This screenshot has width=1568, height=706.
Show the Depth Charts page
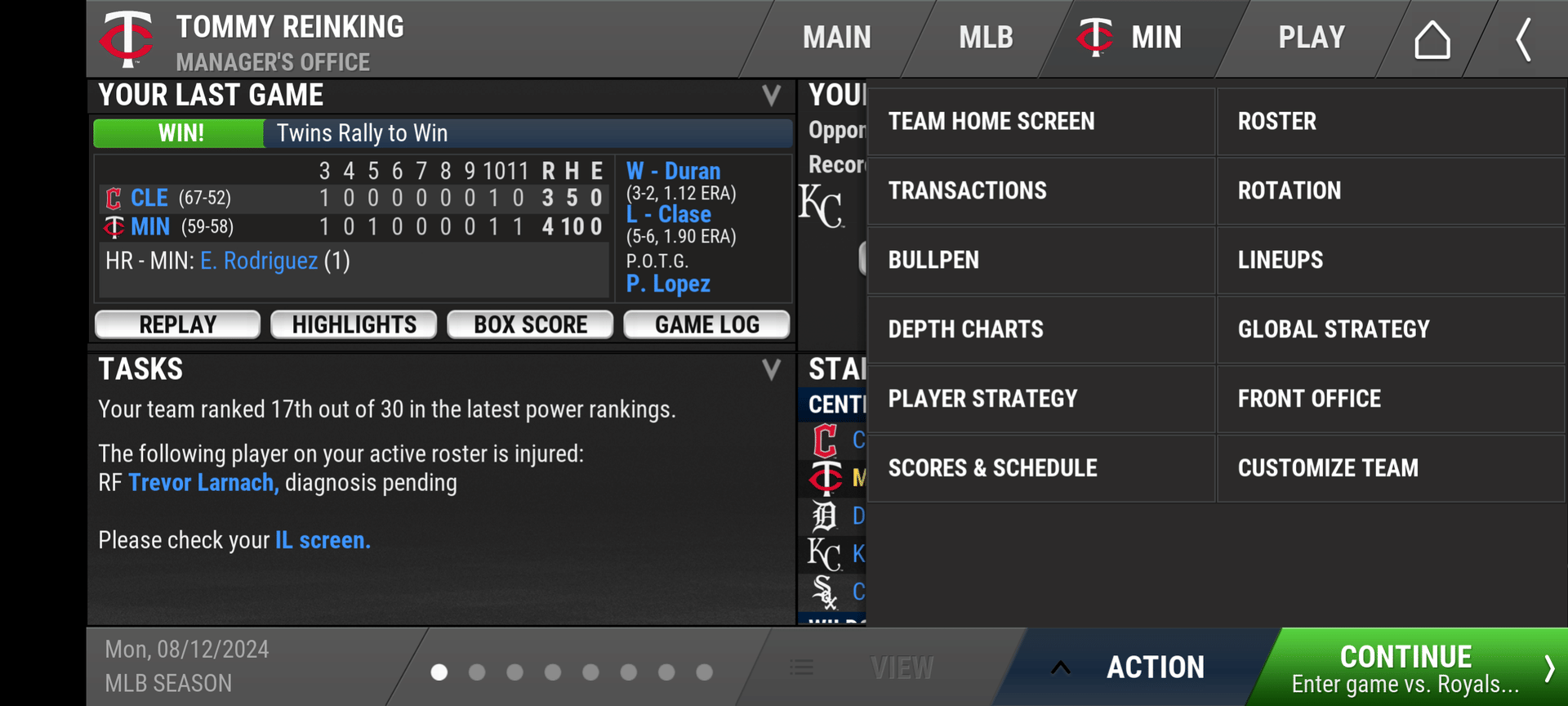pos(1040,330)
